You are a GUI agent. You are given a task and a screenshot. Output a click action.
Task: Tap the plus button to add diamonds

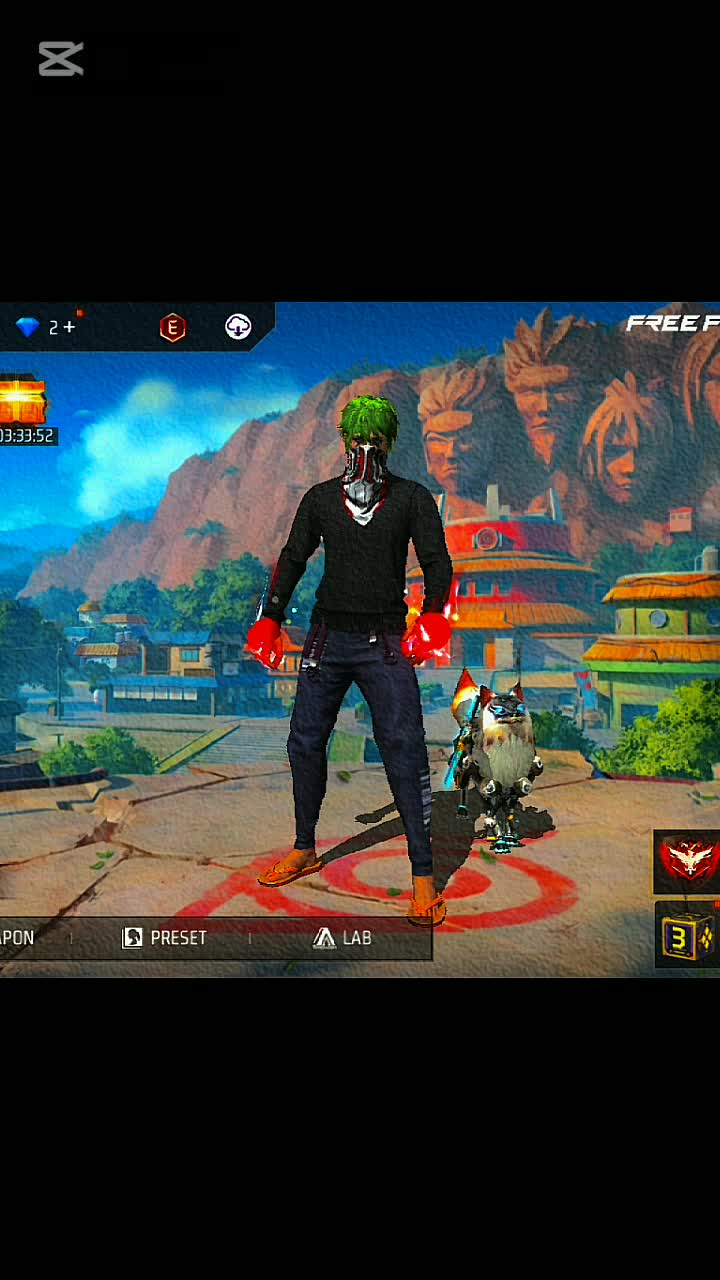(x=69, y=327)
